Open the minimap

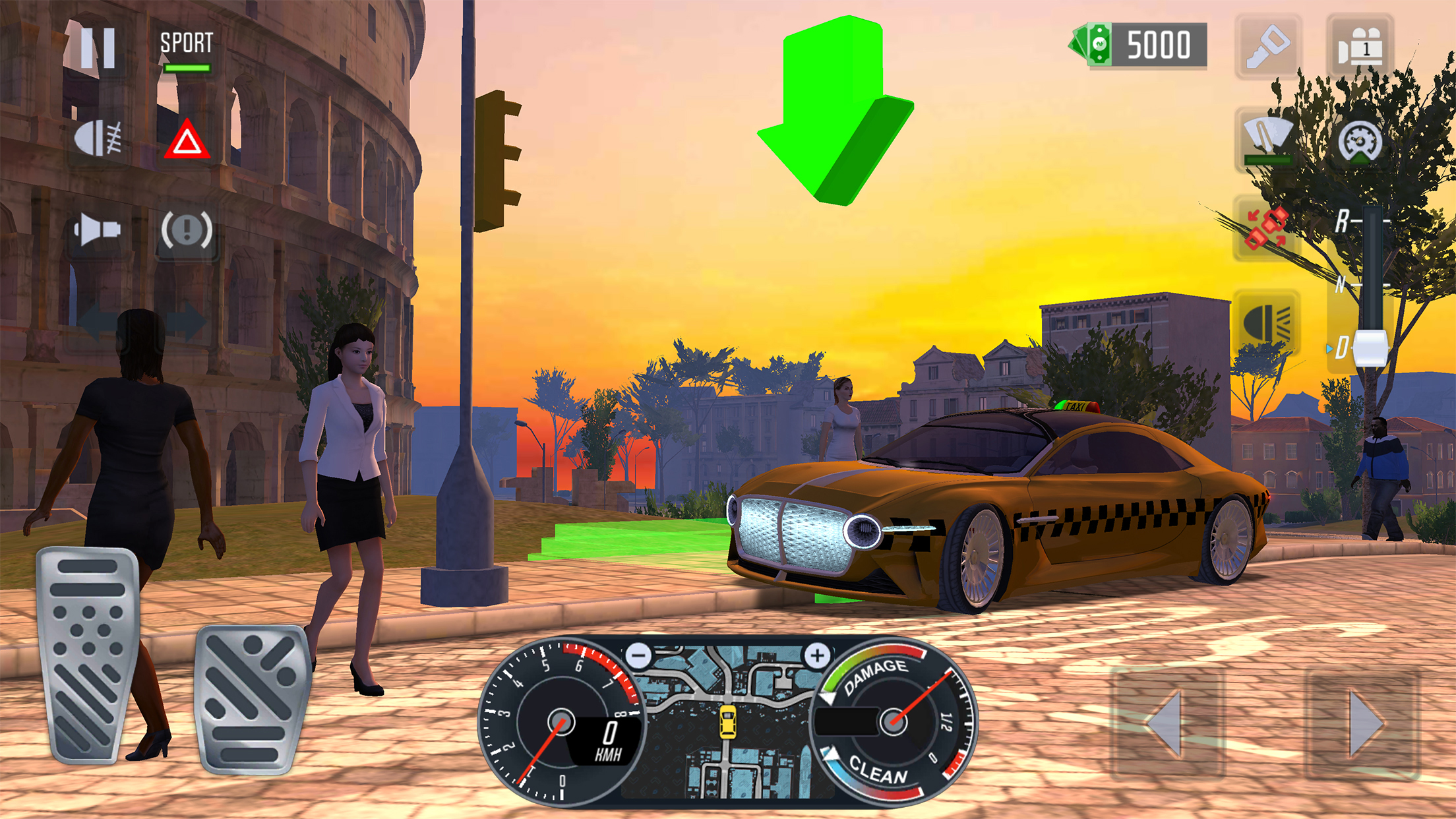coord(727,721)
